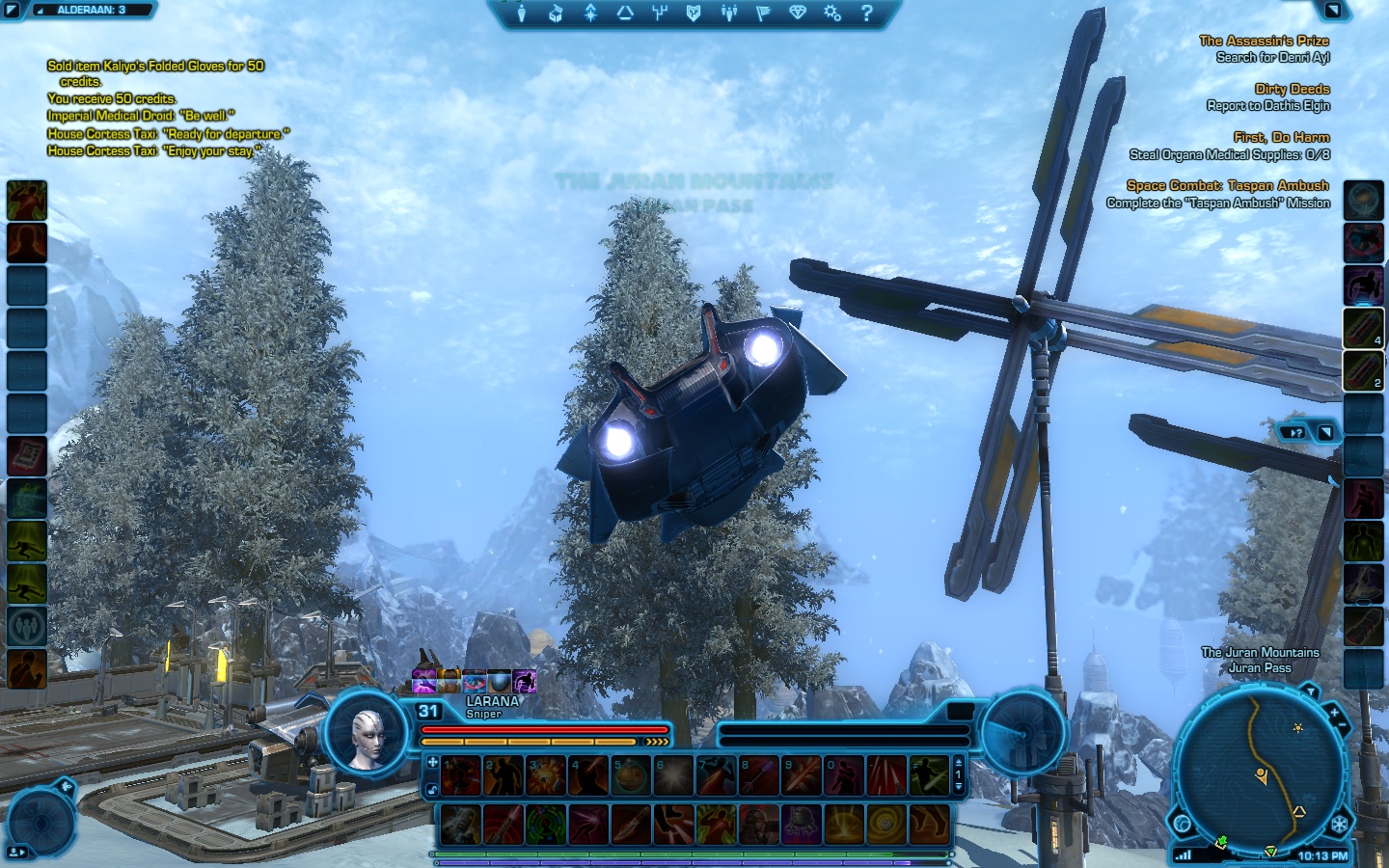
Task: Activate the droid probe ability icon
Action: click(x=801, y=824)
